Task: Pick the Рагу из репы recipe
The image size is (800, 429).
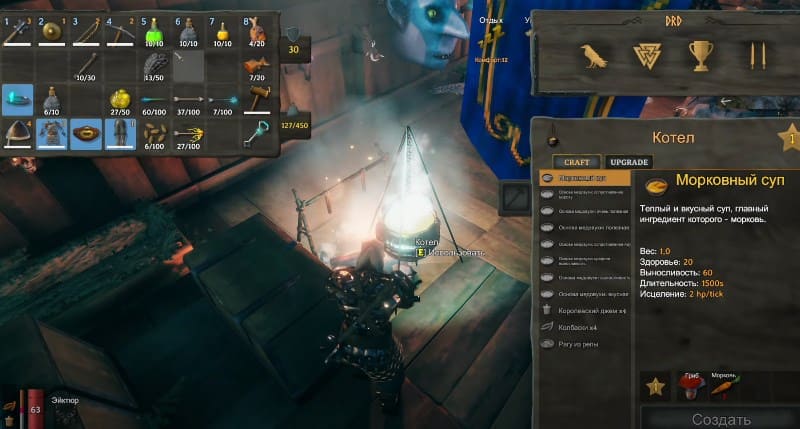Action: point(580,344)
